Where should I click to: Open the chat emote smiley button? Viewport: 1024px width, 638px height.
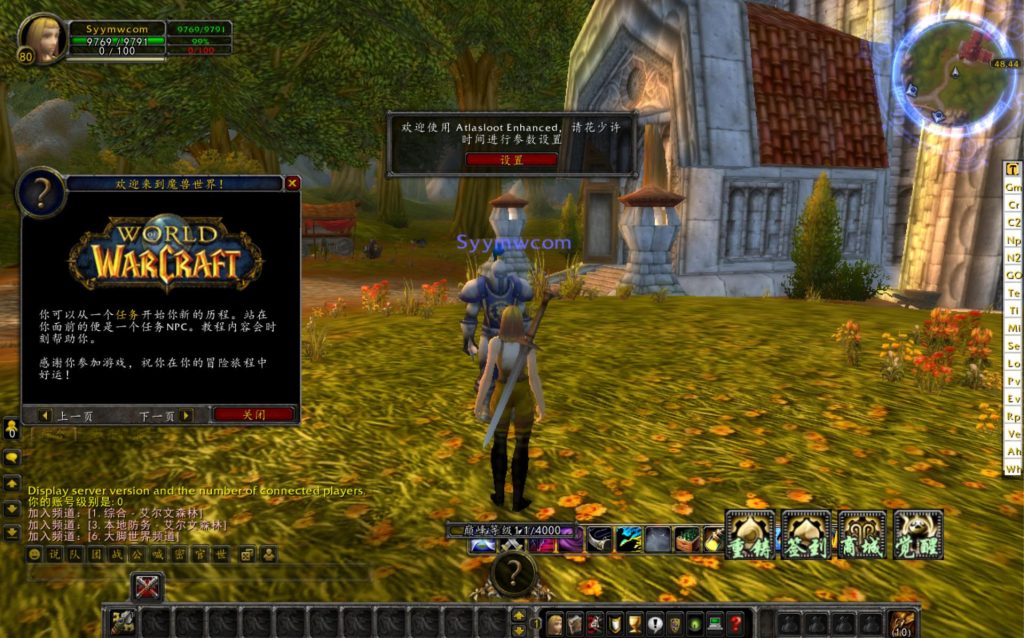[x=35, y=554]
